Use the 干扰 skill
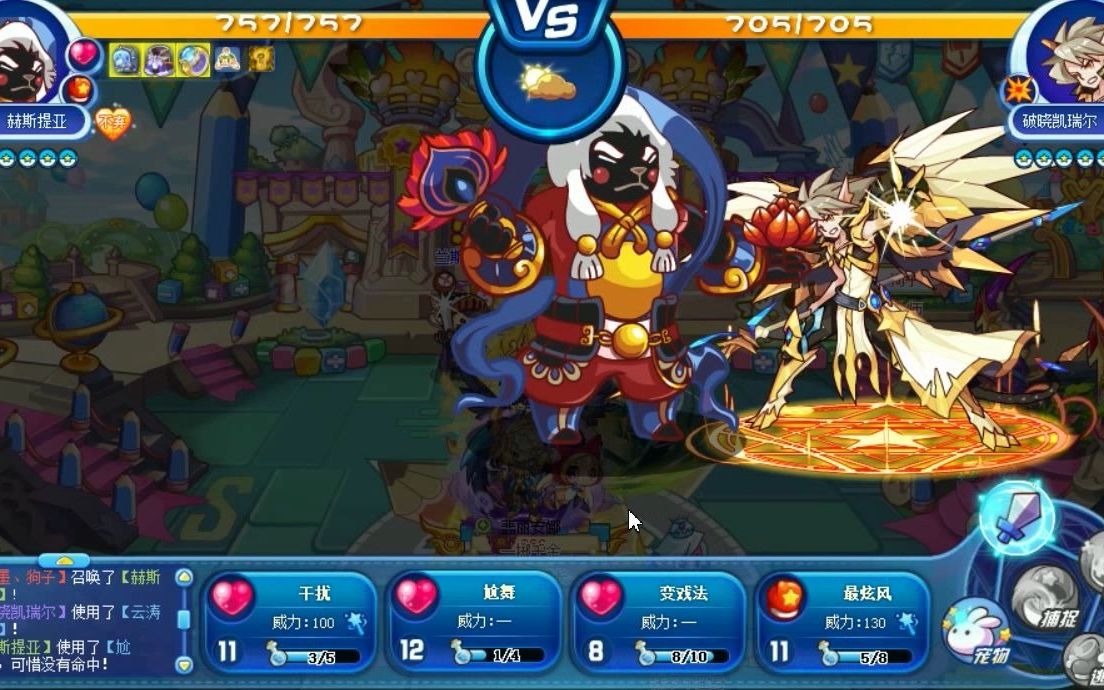 pyautogui.click(x=290, y=621)
